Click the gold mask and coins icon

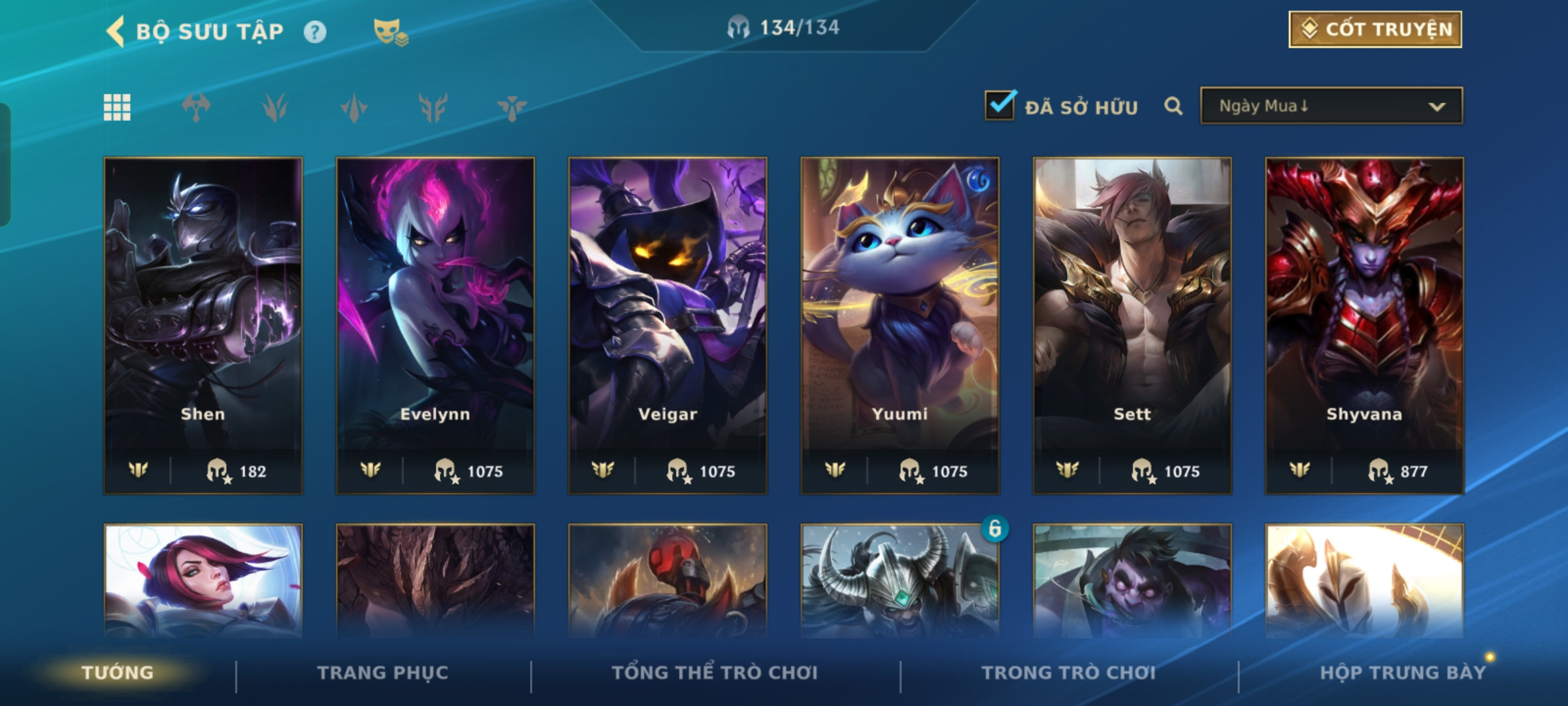pos(390,32)
